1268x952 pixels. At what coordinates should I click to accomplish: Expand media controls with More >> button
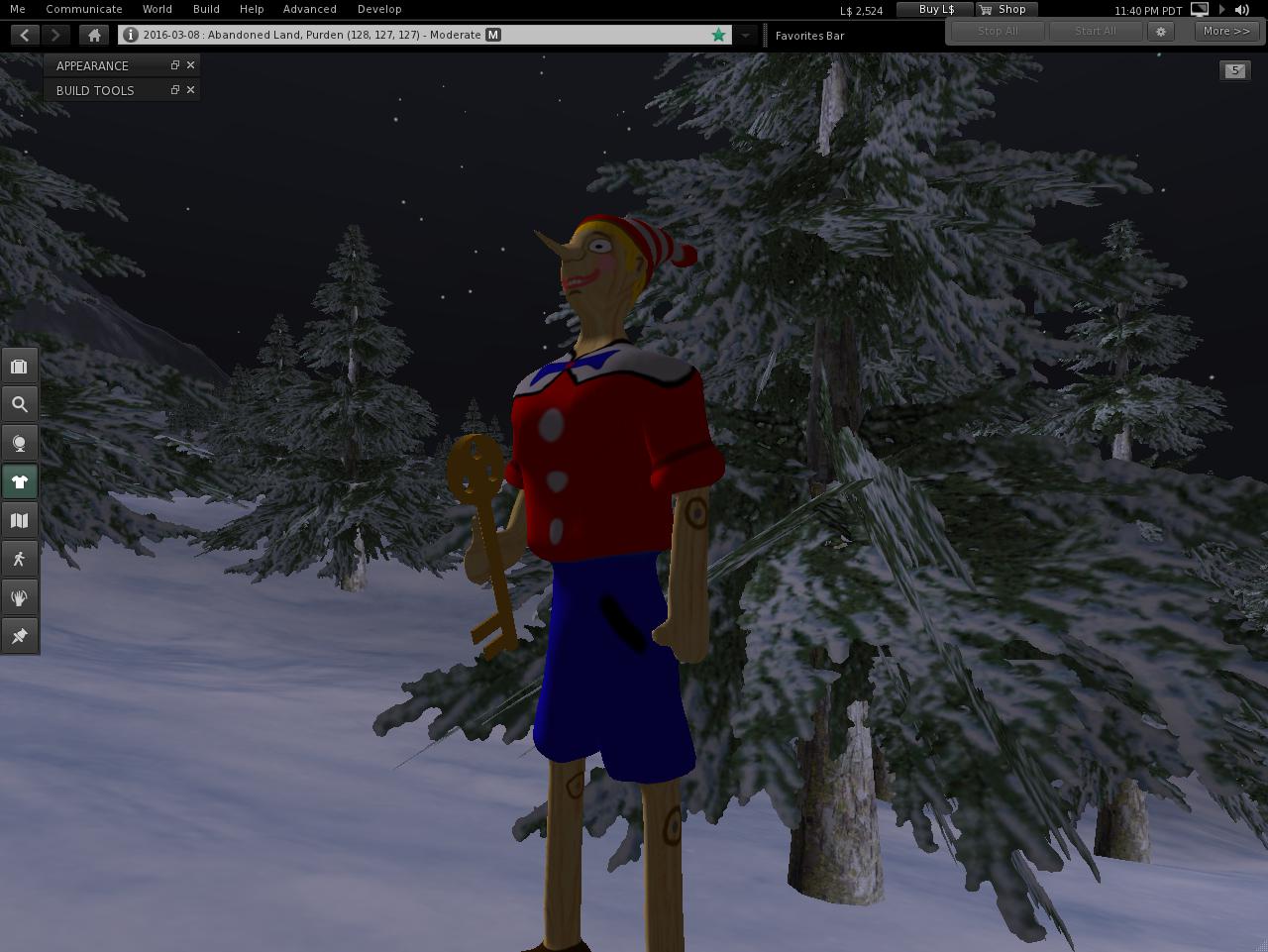(1225, 31)
